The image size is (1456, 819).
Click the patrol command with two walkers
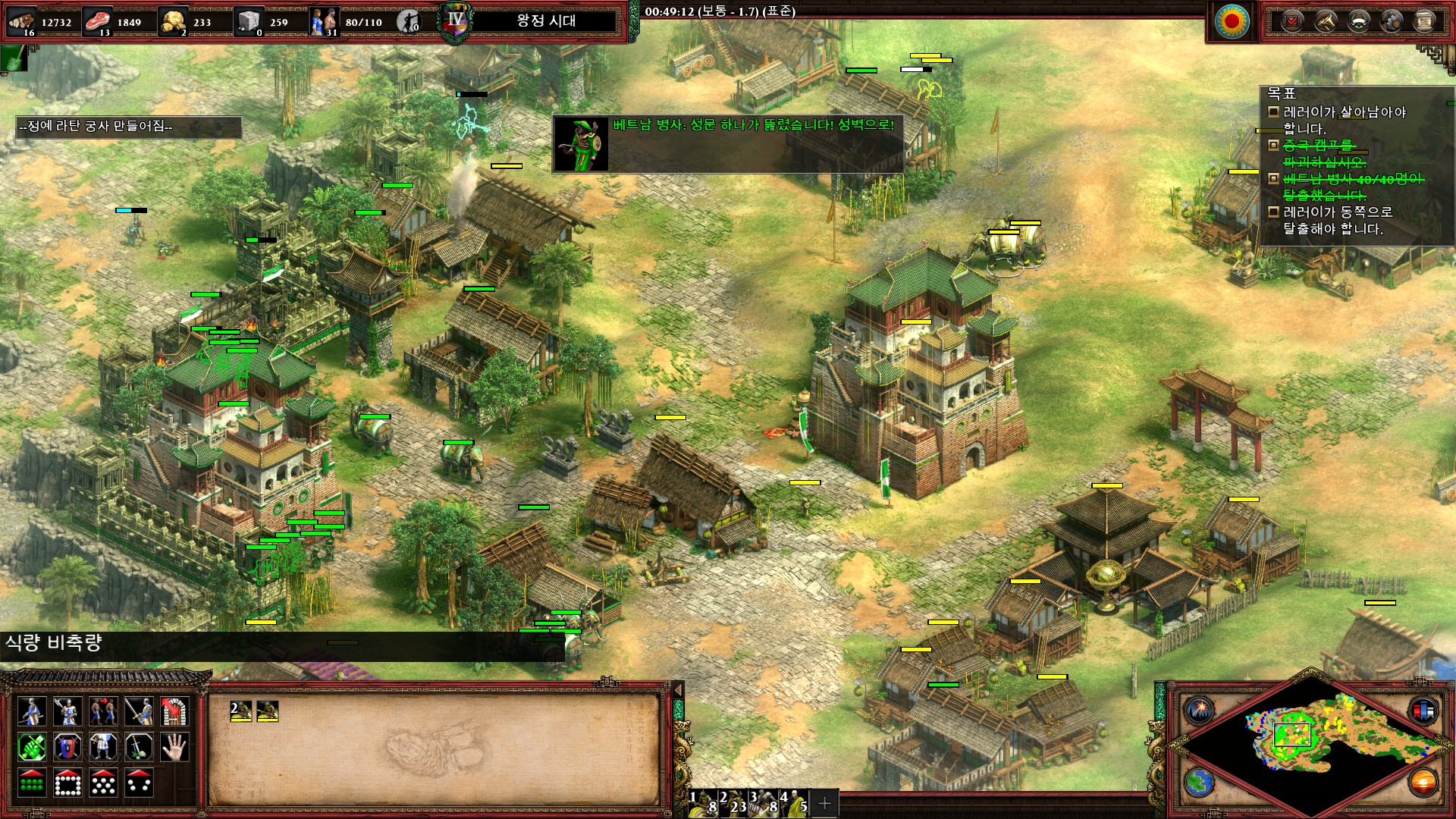(x=102, y=711)
